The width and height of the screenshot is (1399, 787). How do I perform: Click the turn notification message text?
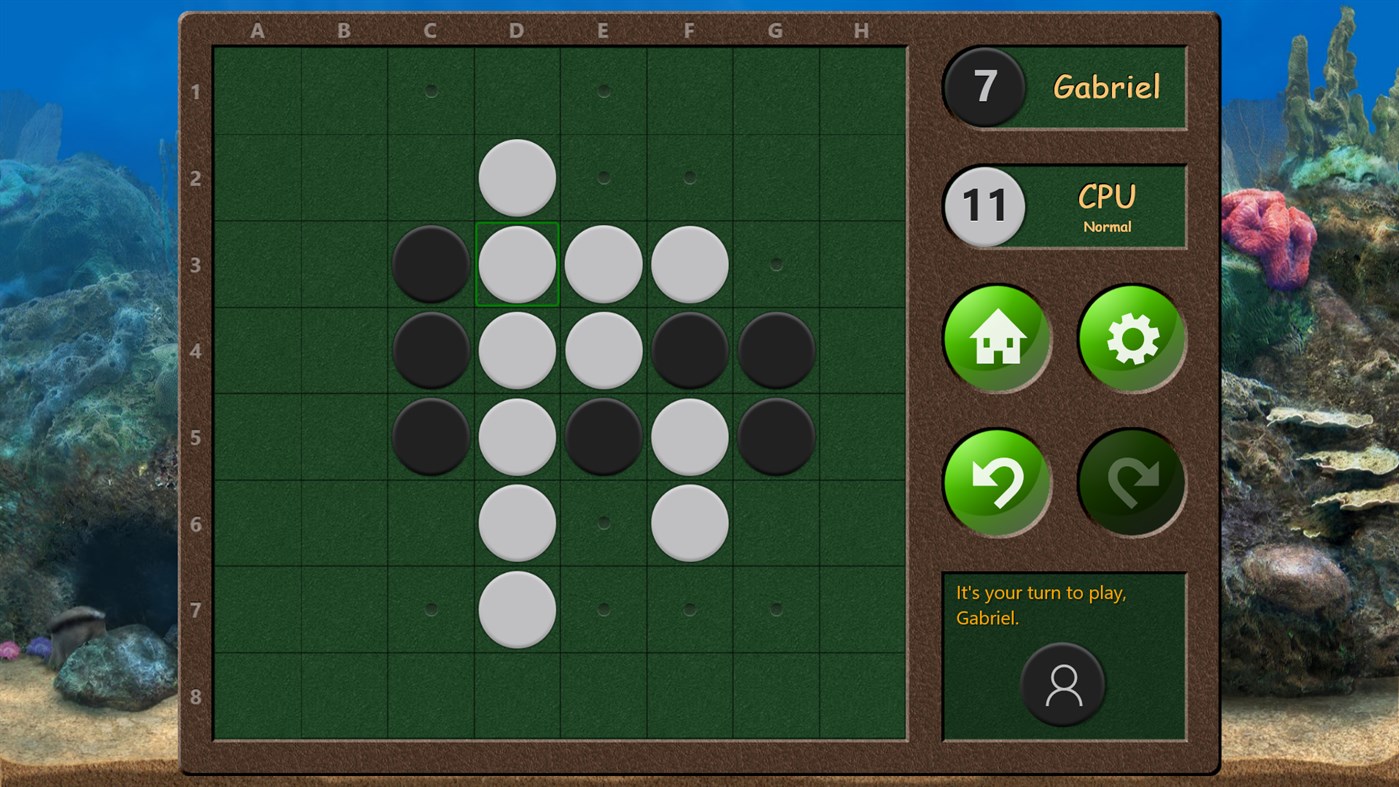click(1040, 604)
